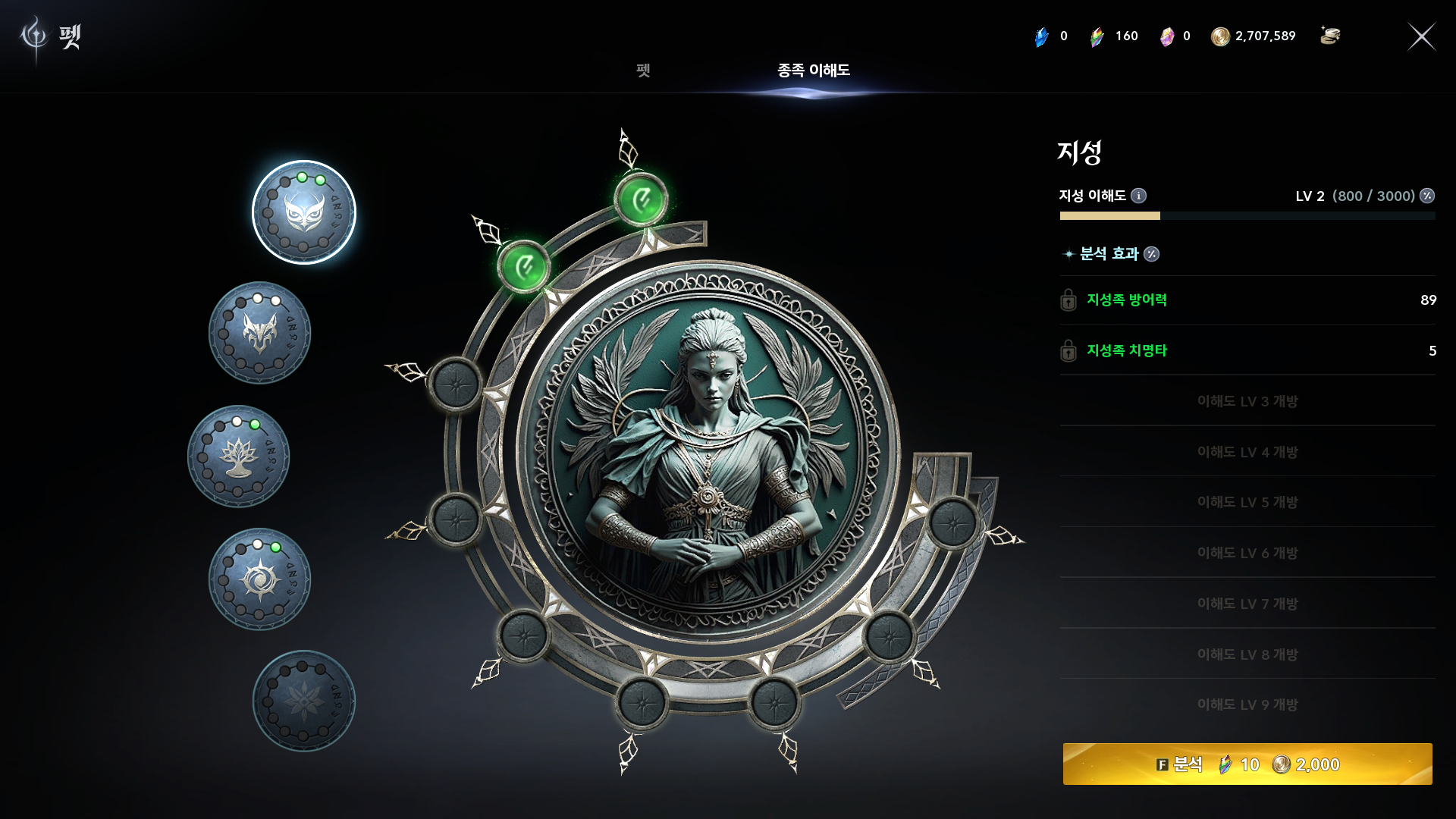1456x819 pixels.
Task: Select the swirl species medallion
Action: 259,579
